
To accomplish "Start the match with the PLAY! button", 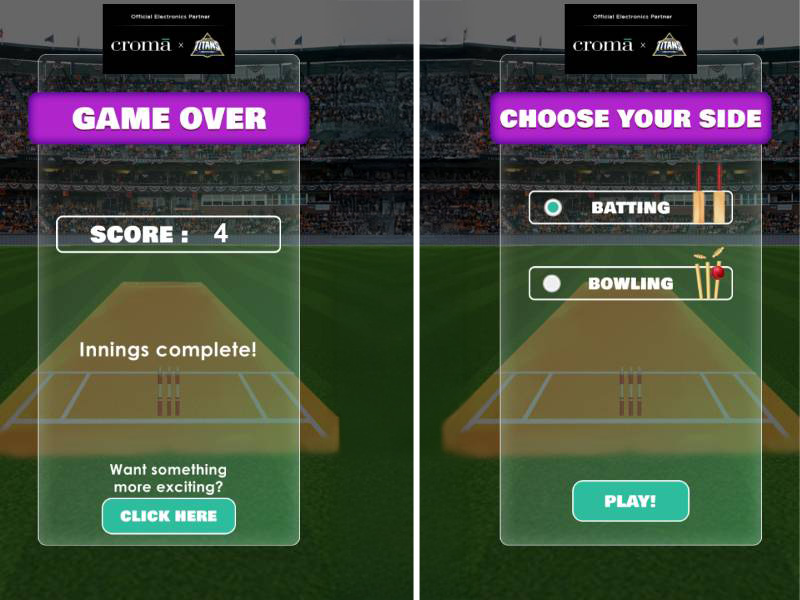I will (630, 501).
